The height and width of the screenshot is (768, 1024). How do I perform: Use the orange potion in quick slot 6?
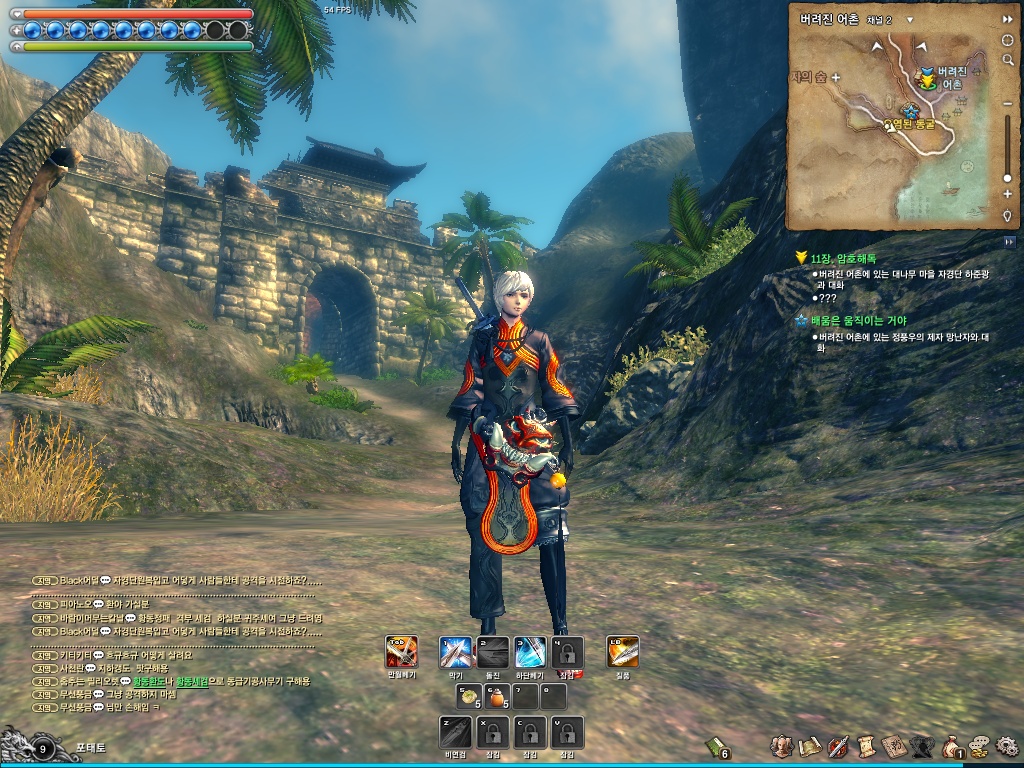tap(495, 696)
